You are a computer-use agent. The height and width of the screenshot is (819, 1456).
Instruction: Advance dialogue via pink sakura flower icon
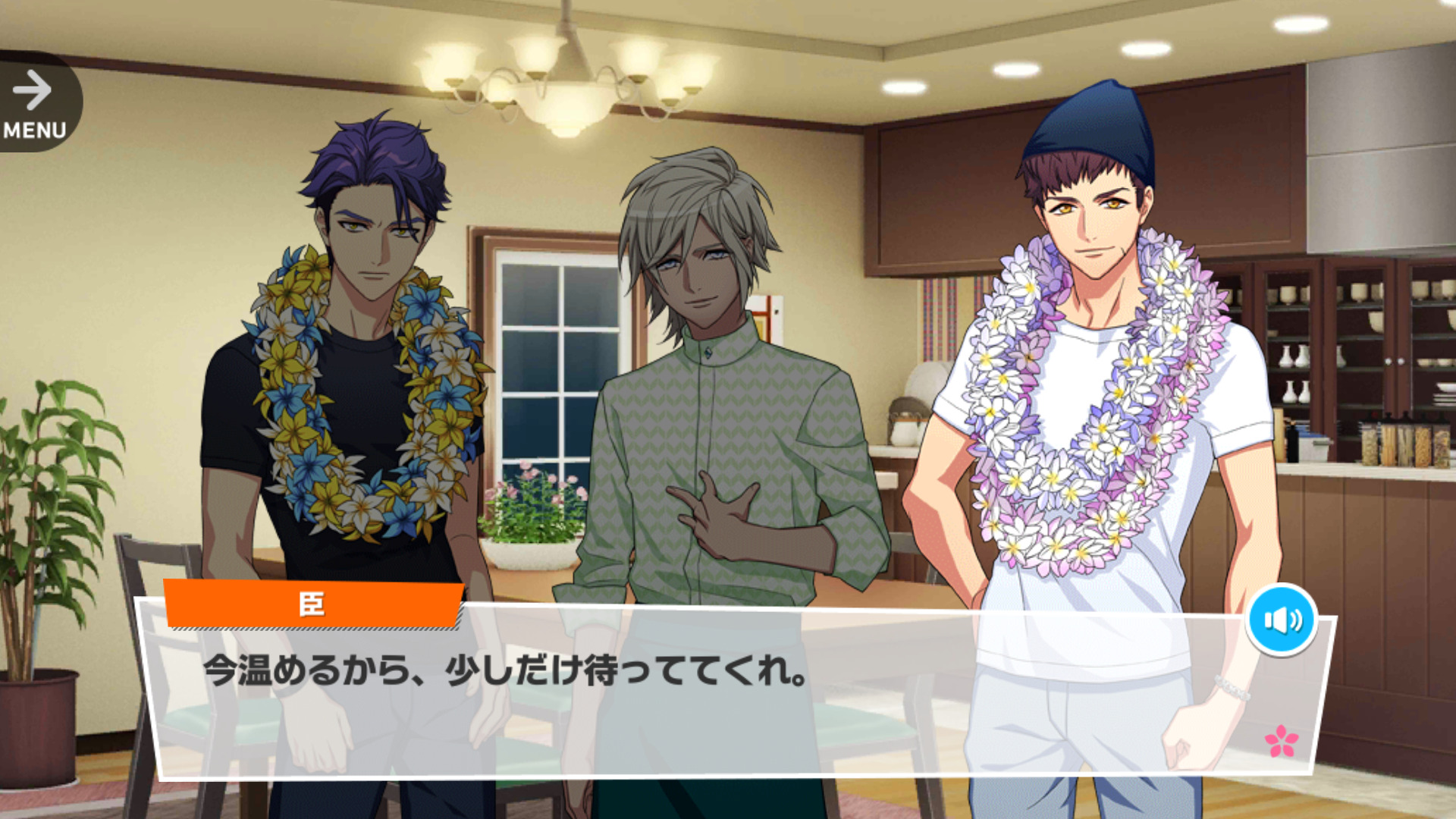(1281, 741)
